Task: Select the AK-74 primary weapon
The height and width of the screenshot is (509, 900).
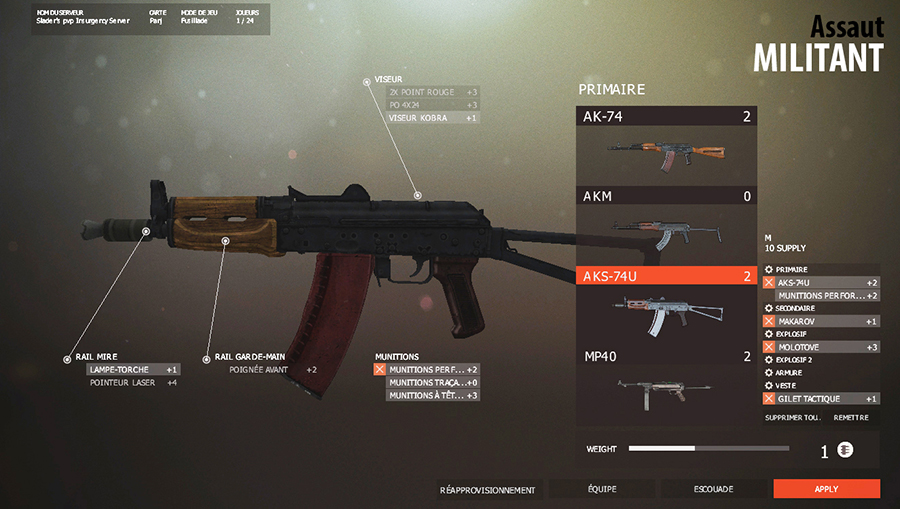Action: pos(667,145)
